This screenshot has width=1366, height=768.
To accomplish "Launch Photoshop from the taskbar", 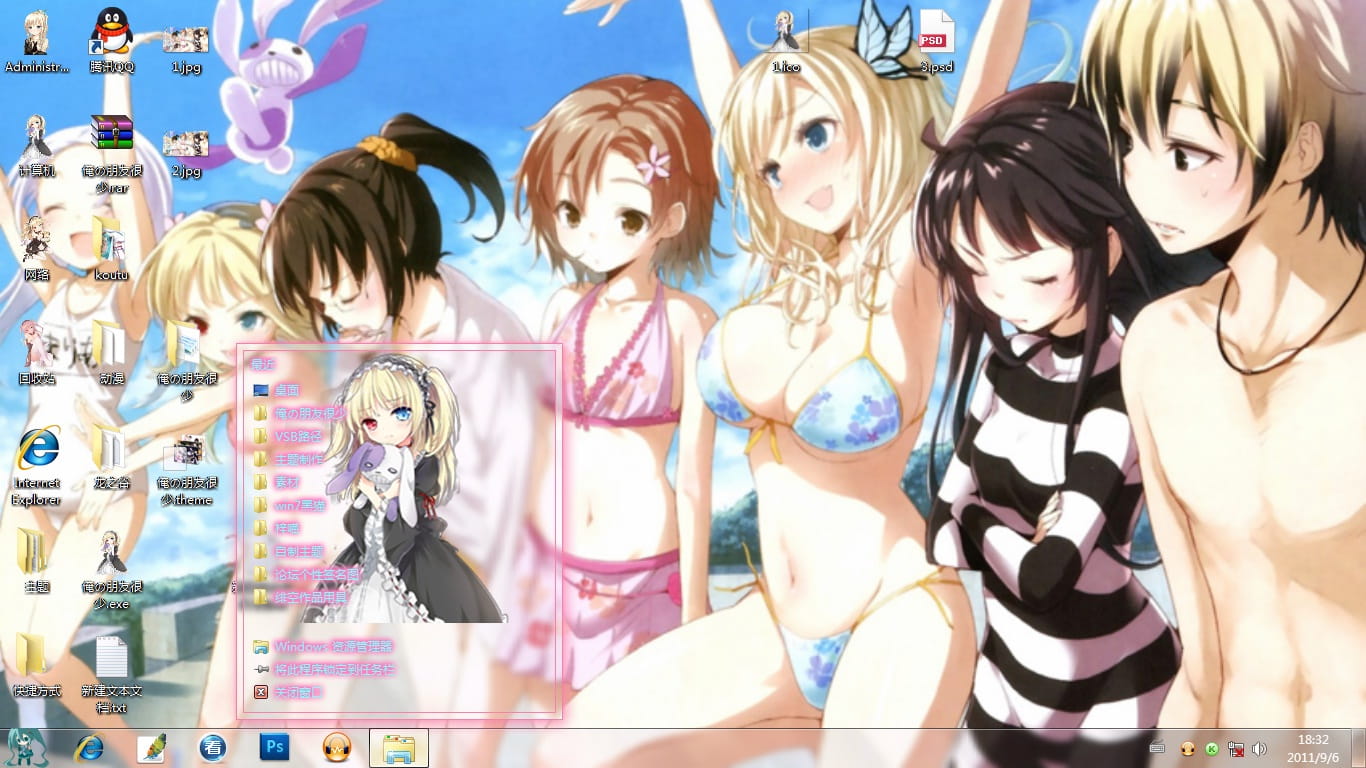I will click(274, 747).
